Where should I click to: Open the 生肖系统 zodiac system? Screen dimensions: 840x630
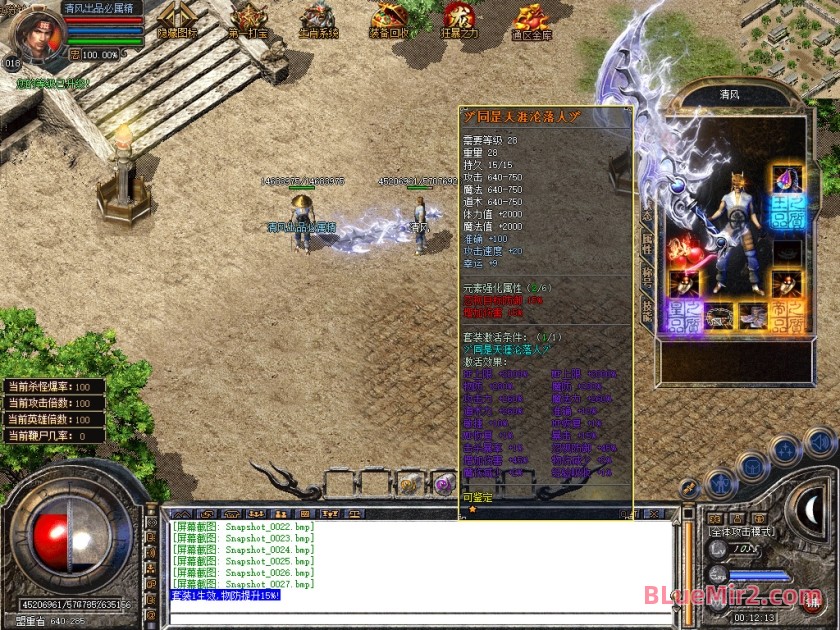click(x=318, y=19)
